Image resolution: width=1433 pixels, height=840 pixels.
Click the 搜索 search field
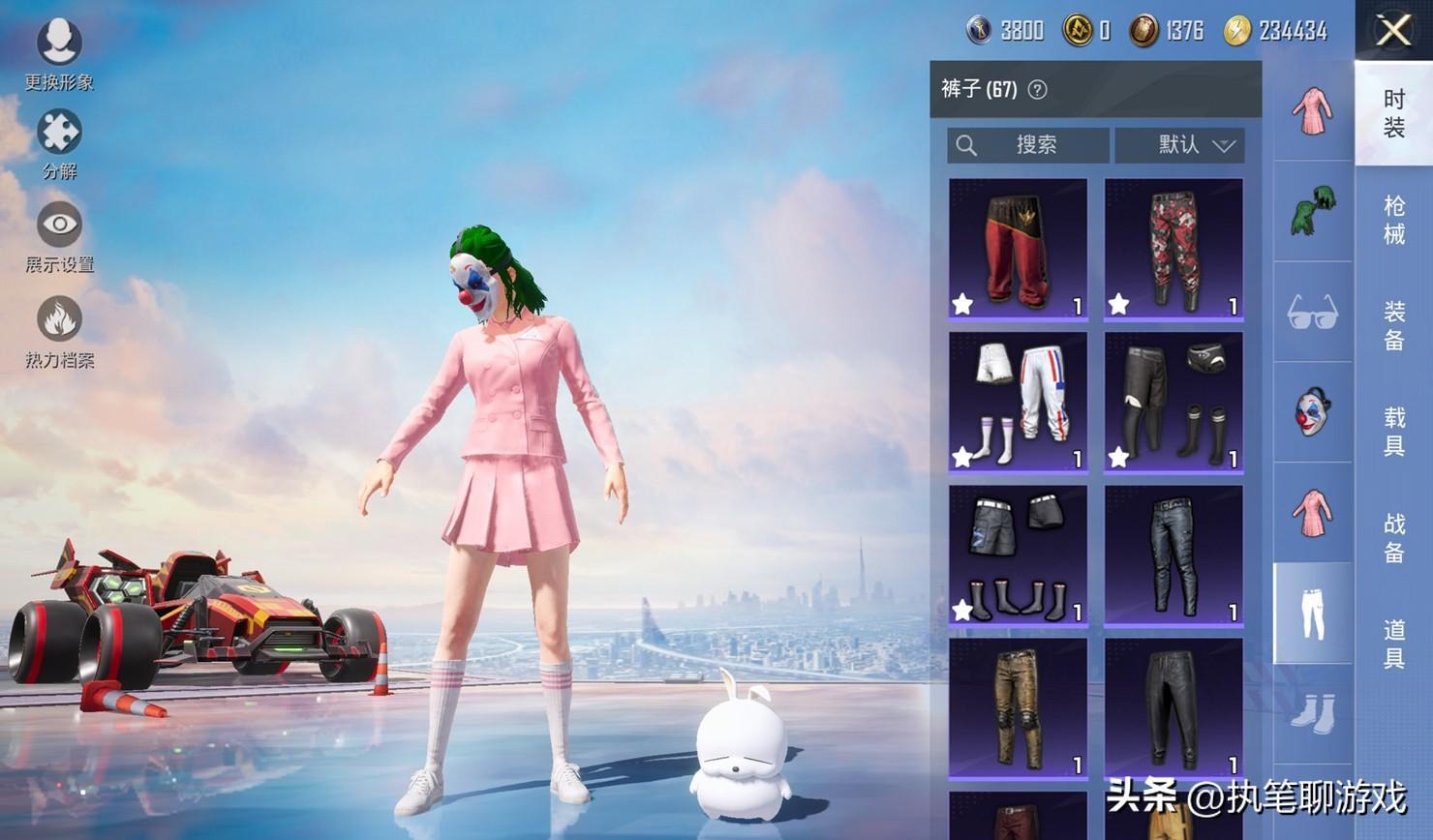[1028, 145]
